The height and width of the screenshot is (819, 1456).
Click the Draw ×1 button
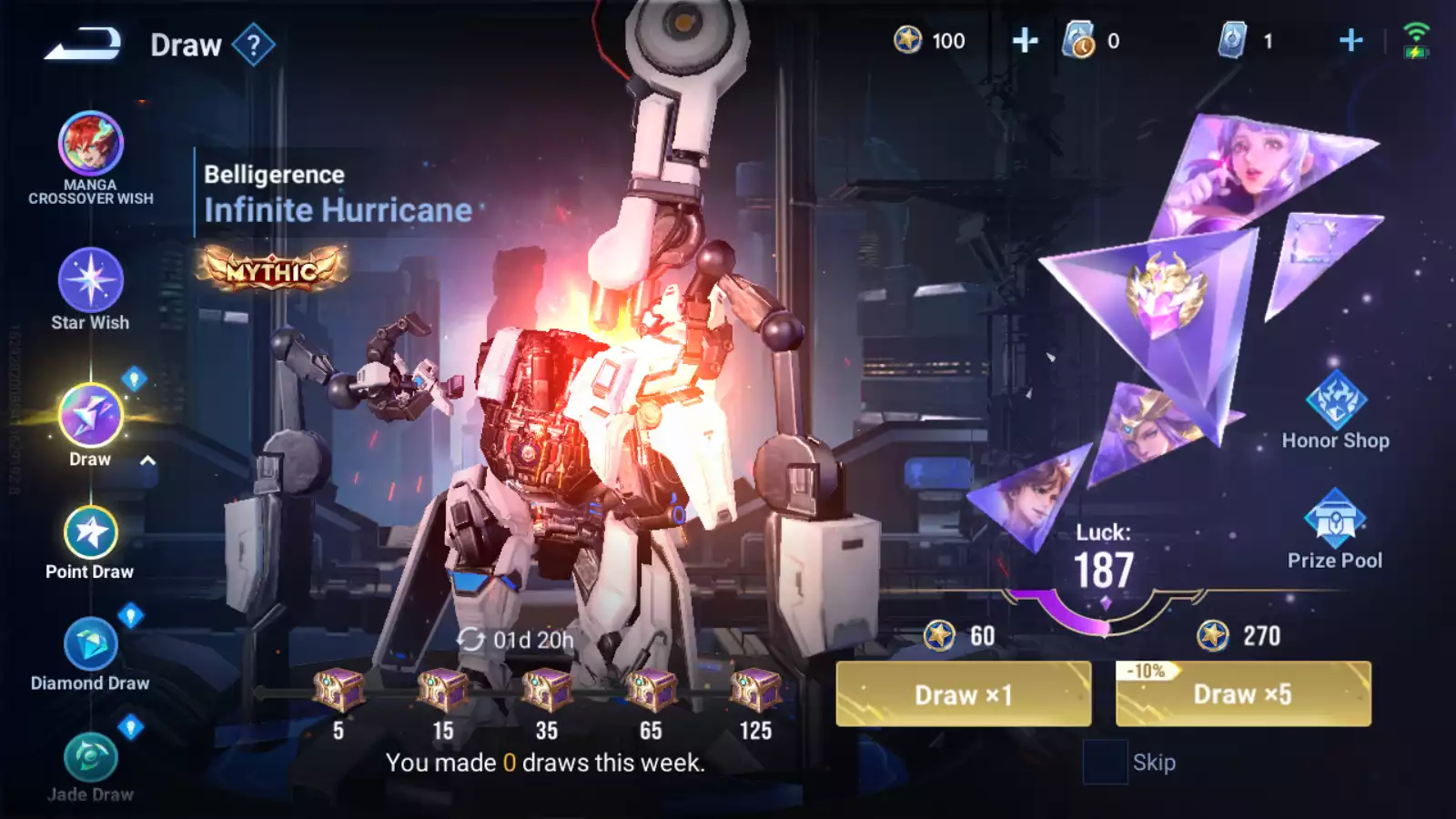(963, 694)
